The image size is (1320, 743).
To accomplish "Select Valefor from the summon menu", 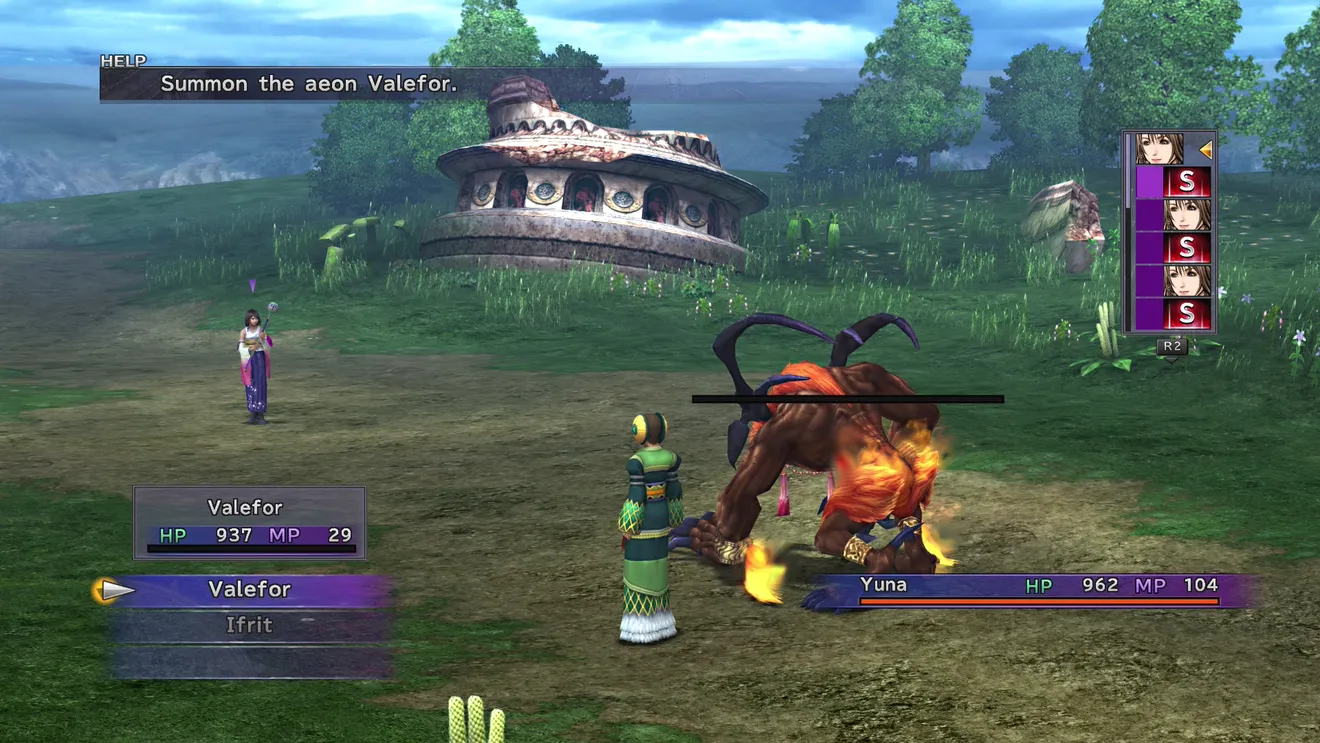I will click(249, 590).
